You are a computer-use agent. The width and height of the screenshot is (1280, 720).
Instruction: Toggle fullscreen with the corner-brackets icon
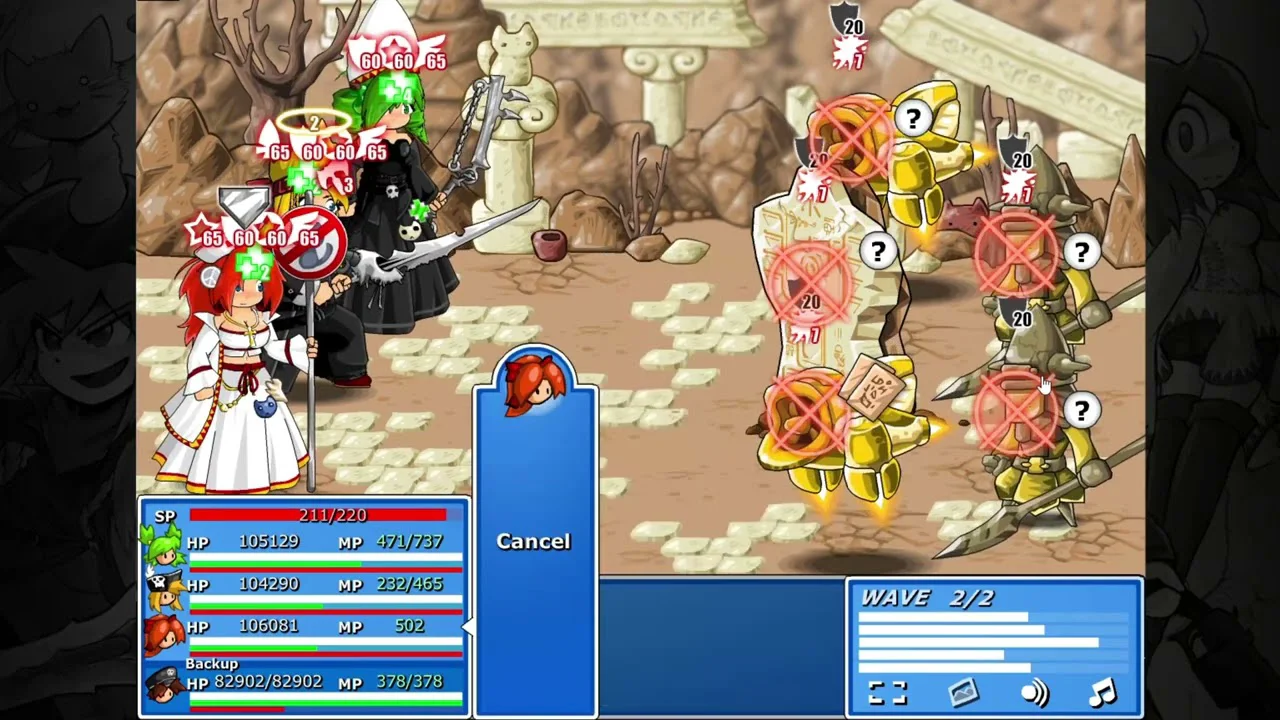tap(887, 693)
